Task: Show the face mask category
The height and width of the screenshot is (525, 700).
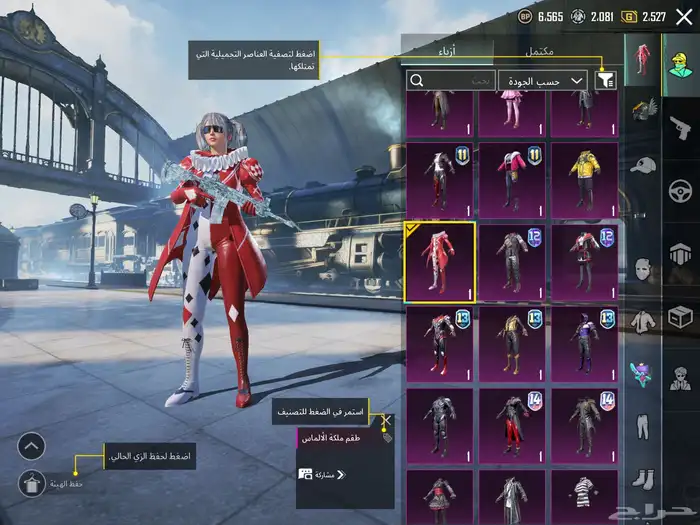Action: [x=643, y=270]
